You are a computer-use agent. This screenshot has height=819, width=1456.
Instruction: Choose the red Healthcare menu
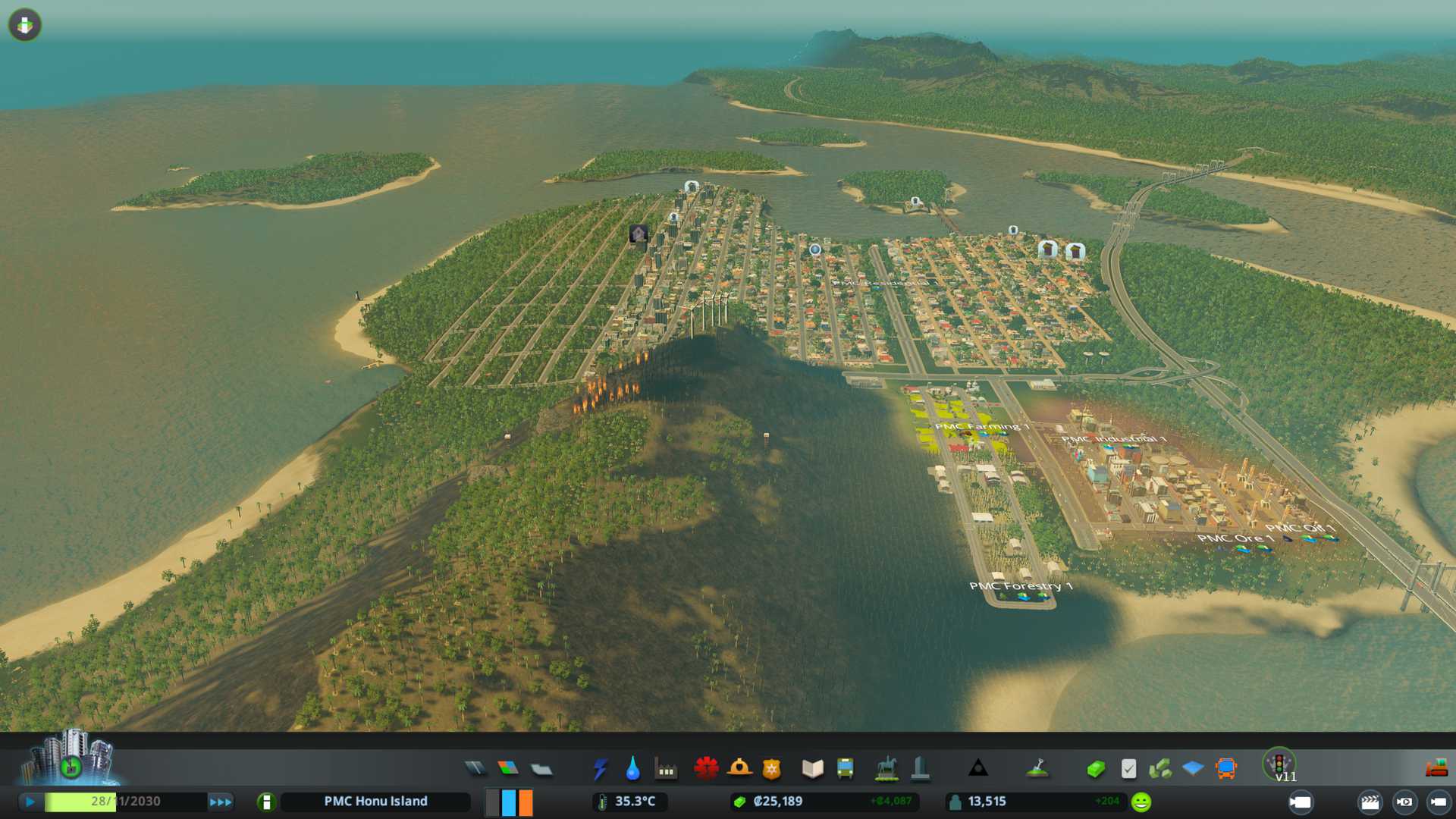click(x=706, y=769)
